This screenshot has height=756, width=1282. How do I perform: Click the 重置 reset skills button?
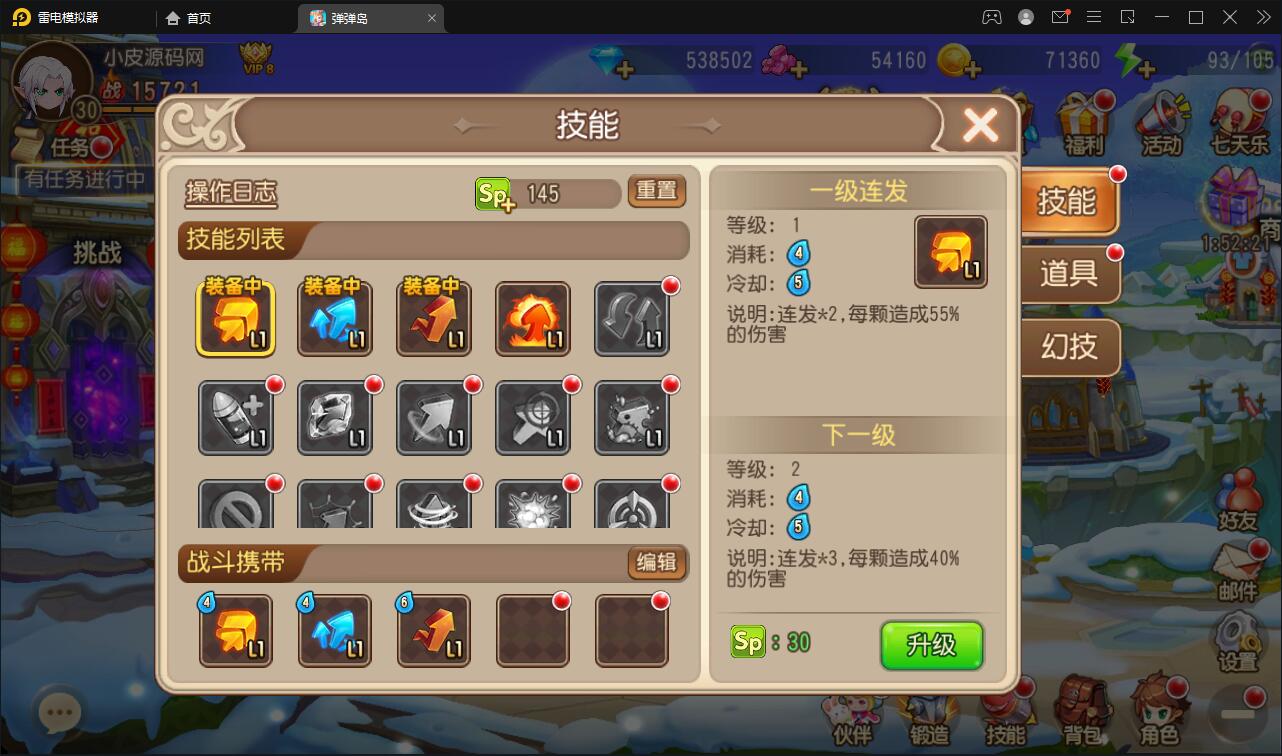point(656,192)
